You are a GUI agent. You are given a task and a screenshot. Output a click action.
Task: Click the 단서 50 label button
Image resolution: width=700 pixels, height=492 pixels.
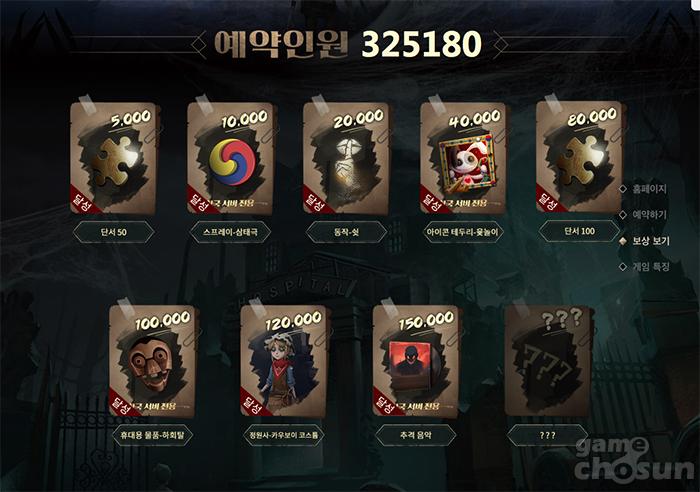(113, 232)
